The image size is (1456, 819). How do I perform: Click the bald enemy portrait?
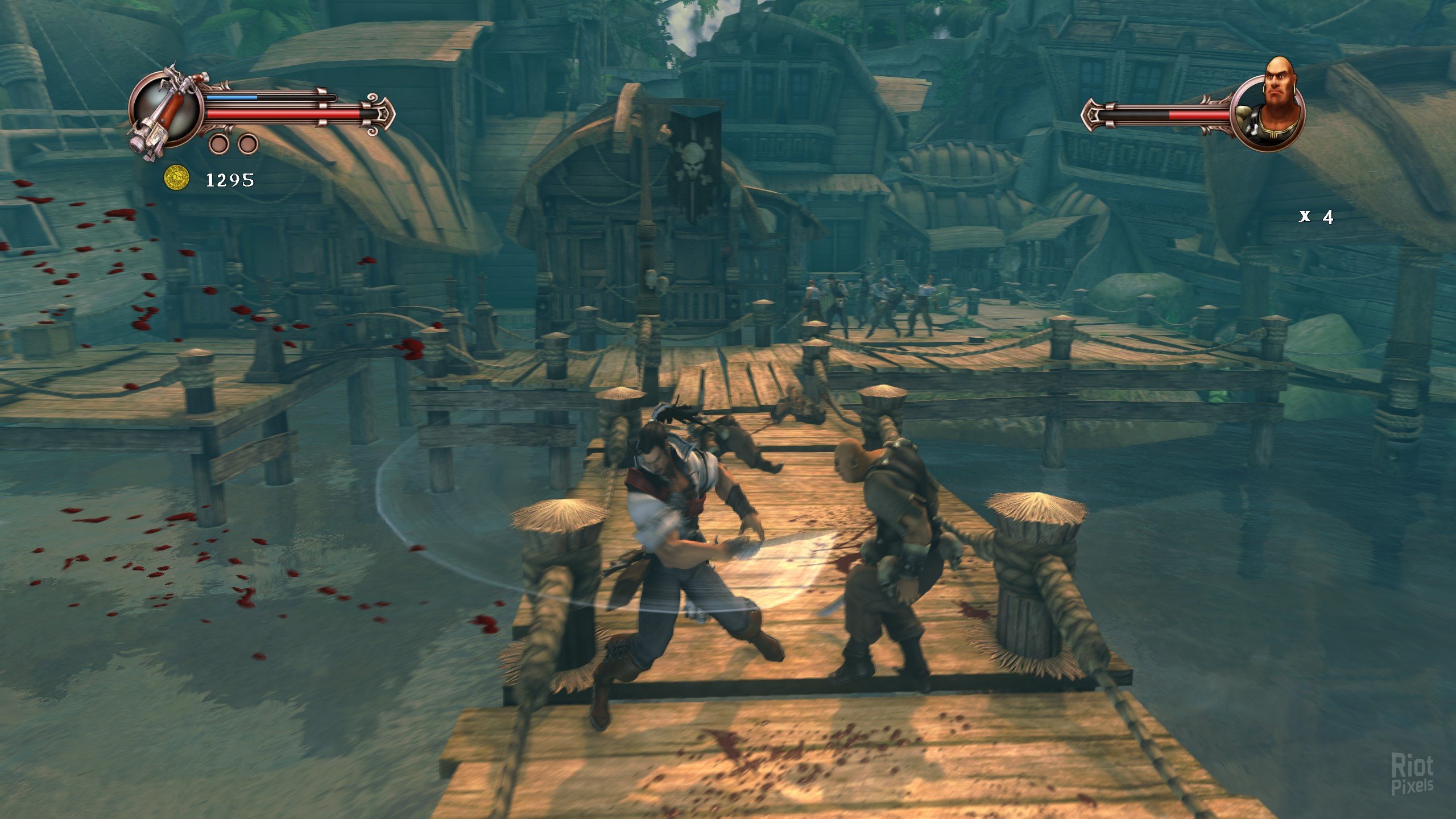[1271, 113]
